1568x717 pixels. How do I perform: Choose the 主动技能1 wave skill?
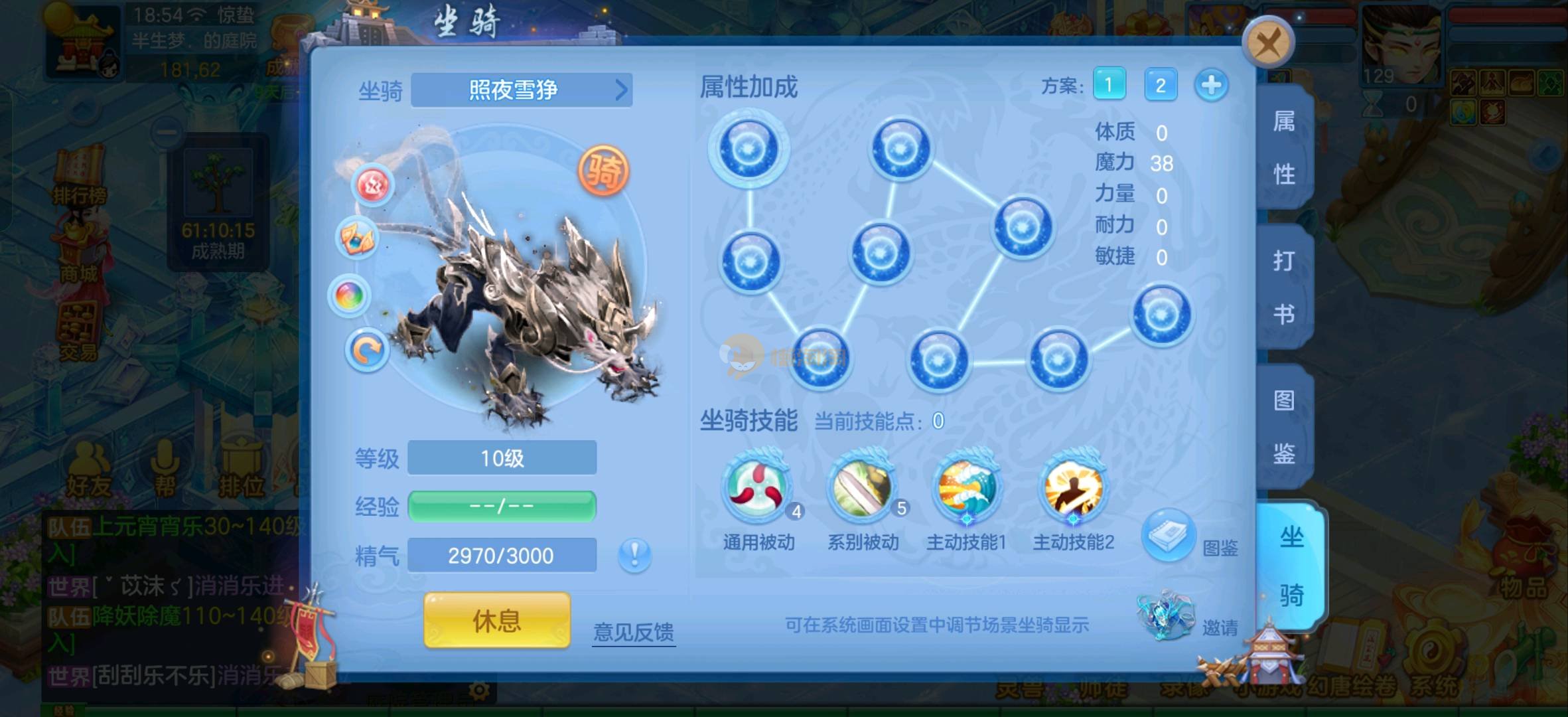[967, 487]
